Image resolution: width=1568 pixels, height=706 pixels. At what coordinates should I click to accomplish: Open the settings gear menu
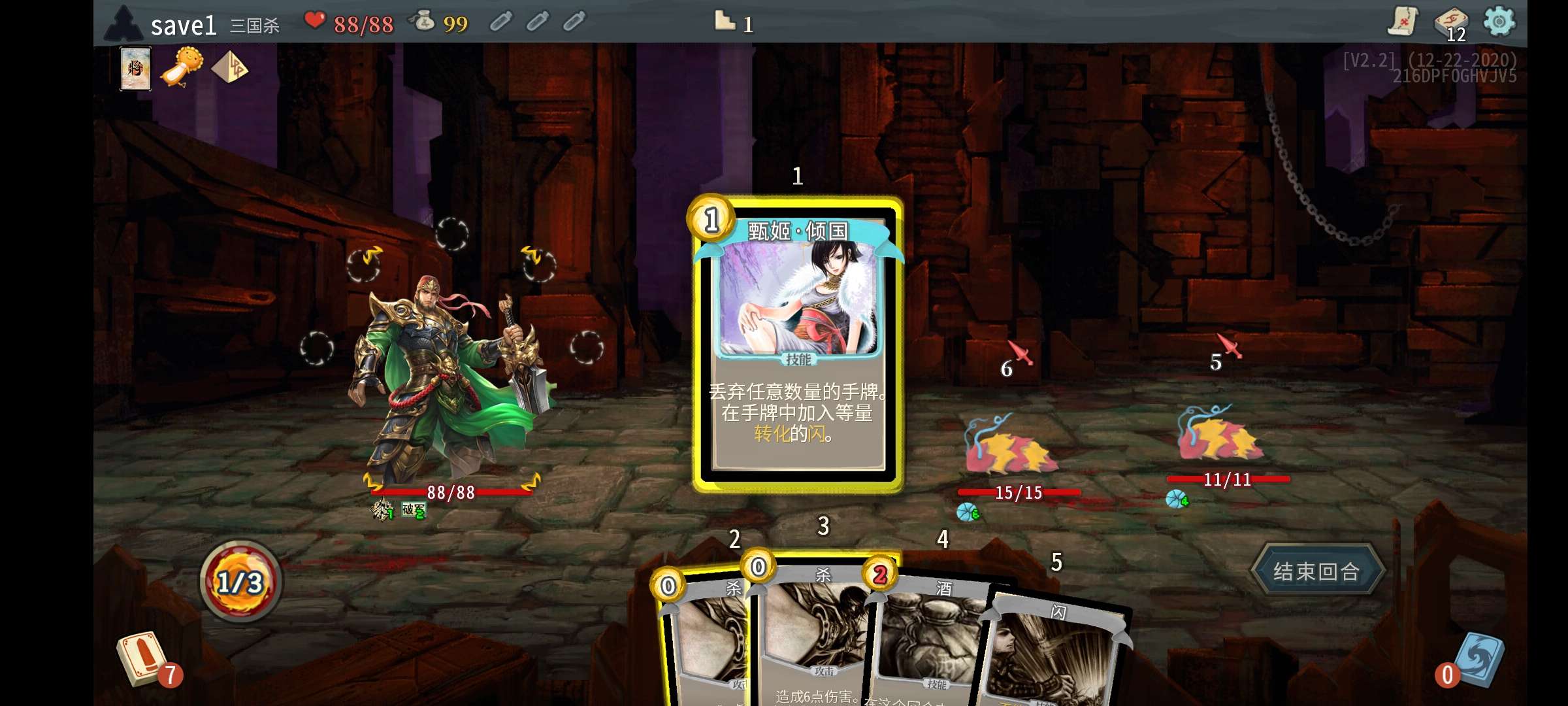(x=1499, y=22)
